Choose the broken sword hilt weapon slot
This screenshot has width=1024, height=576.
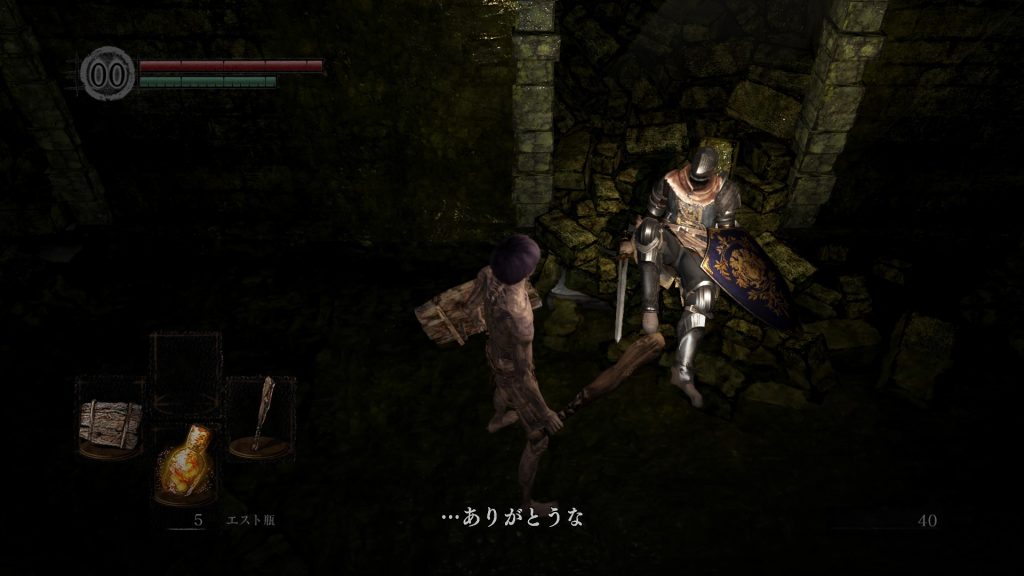(261, 415)
